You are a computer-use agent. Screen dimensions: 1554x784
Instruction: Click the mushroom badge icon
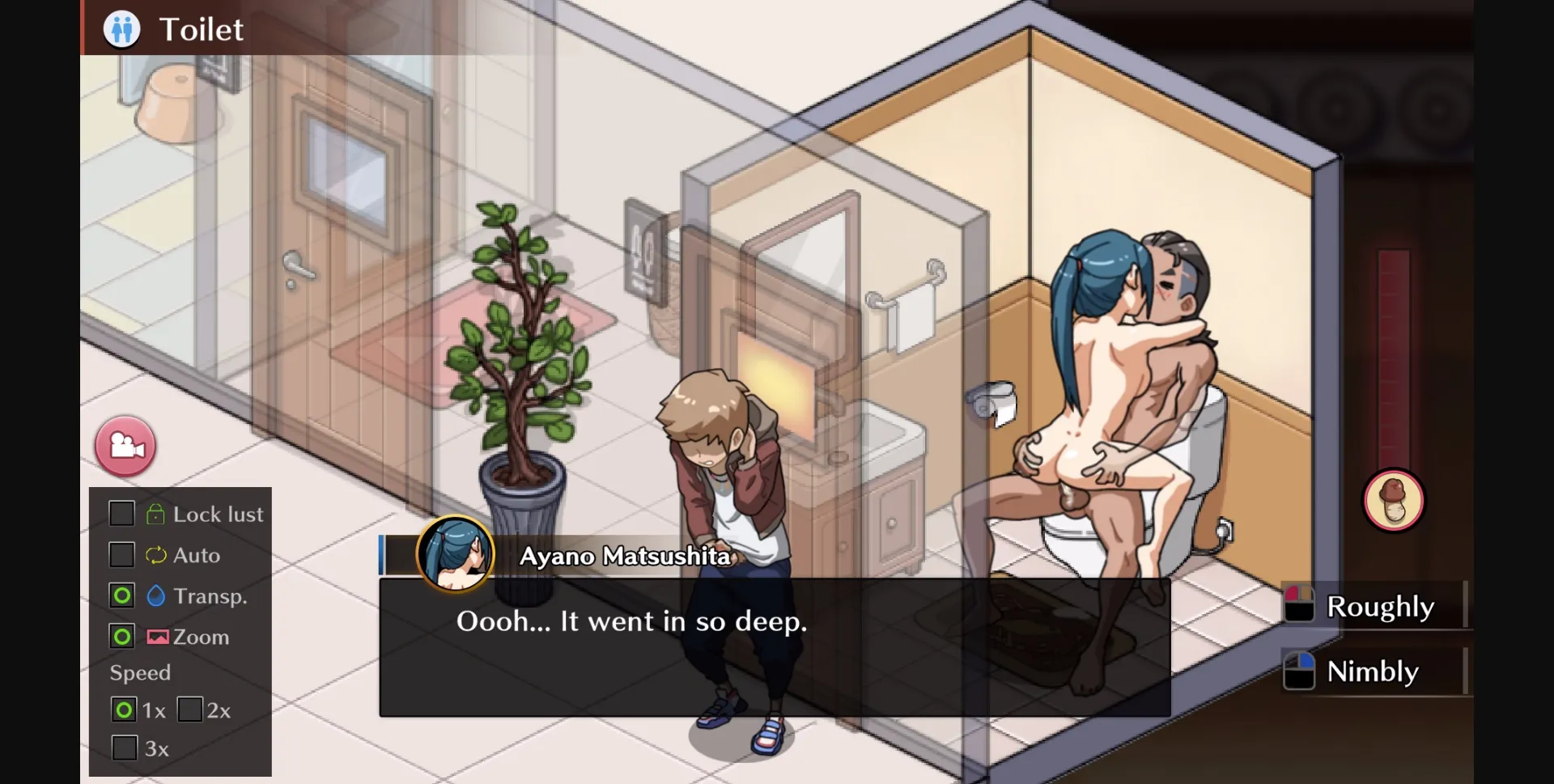[1394, 501]
